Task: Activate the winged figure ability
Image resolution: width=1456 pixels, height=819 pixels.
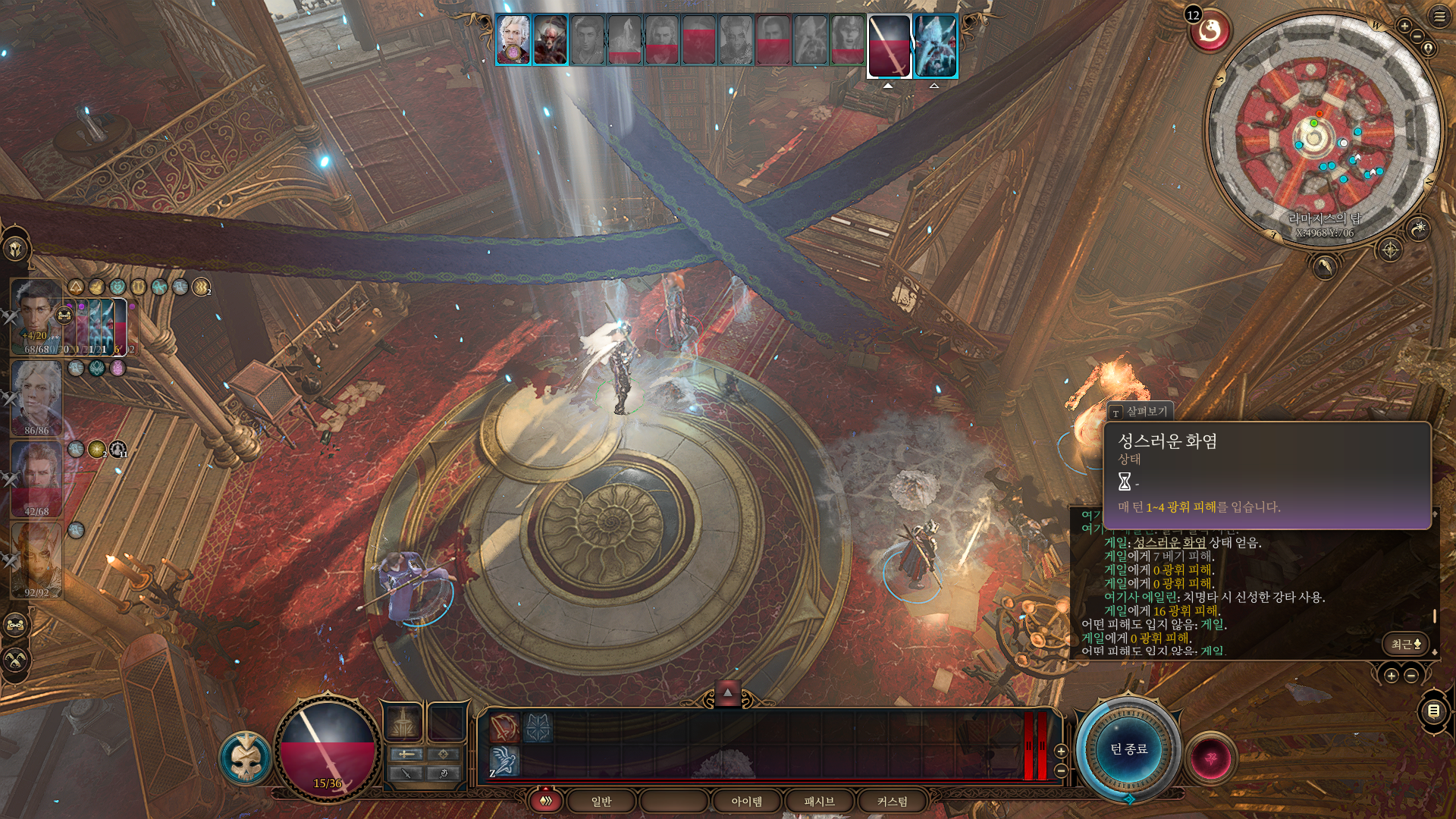Action: pyautogui.click(x=504, y=761)
